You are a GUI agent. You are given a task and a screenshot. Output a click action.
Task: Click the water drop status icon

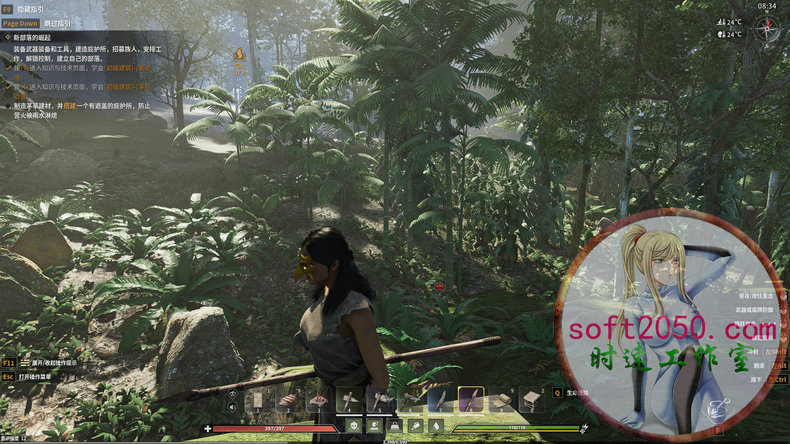(x=437, y=426)
